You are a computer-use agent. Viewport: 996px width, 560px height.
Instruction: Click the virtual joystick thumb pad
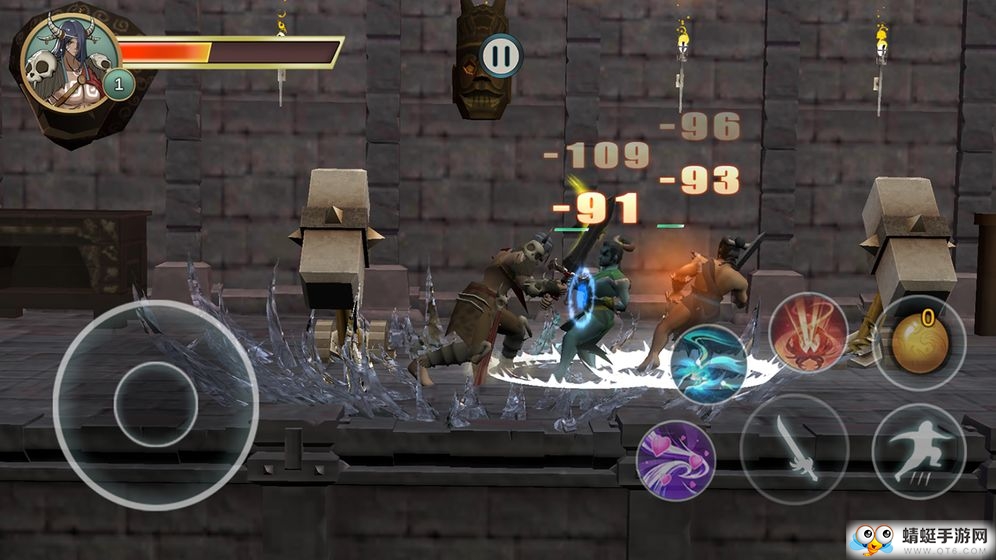[x=155, y=404]
